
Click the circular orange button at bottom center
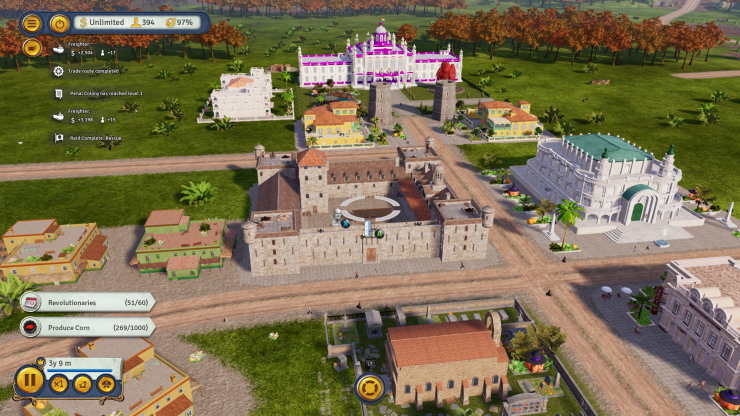click(x=369, y=388)
